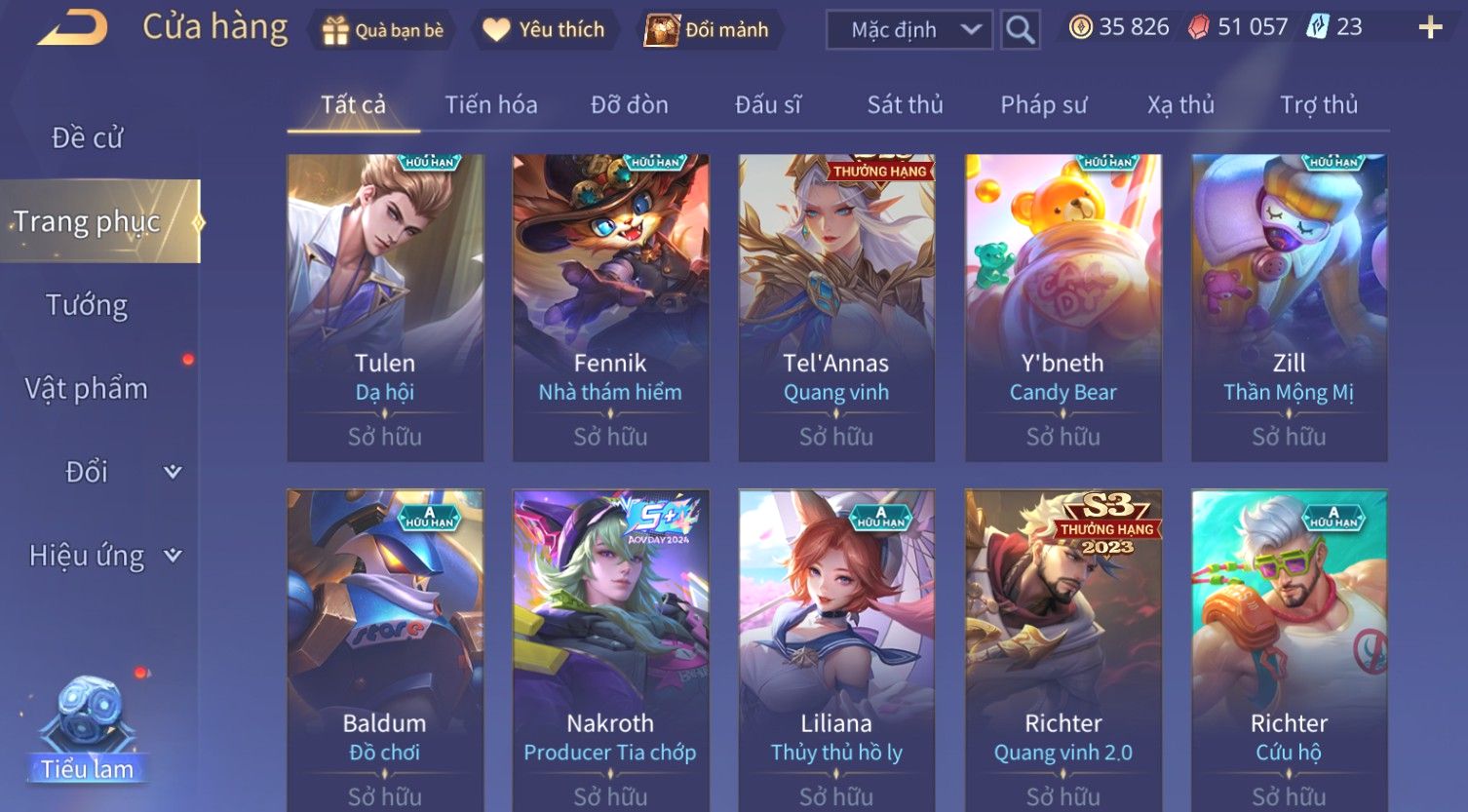Select the Tulen Dạ hội skin card
This screenshot has width=1468, height=812.
[x=385, y=307]
